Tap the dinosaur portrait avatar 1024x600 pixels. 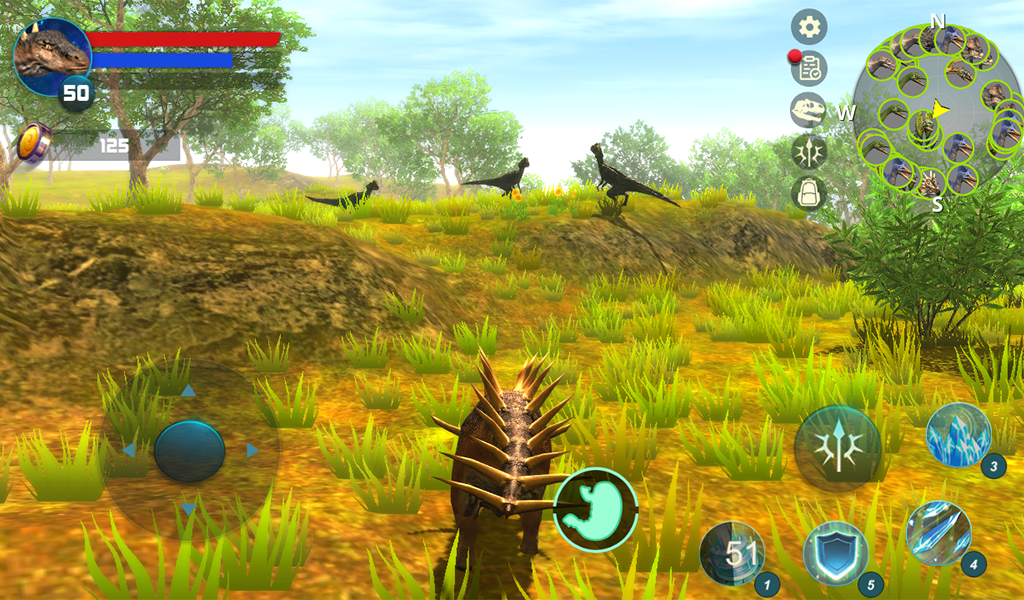coord(51,55)
